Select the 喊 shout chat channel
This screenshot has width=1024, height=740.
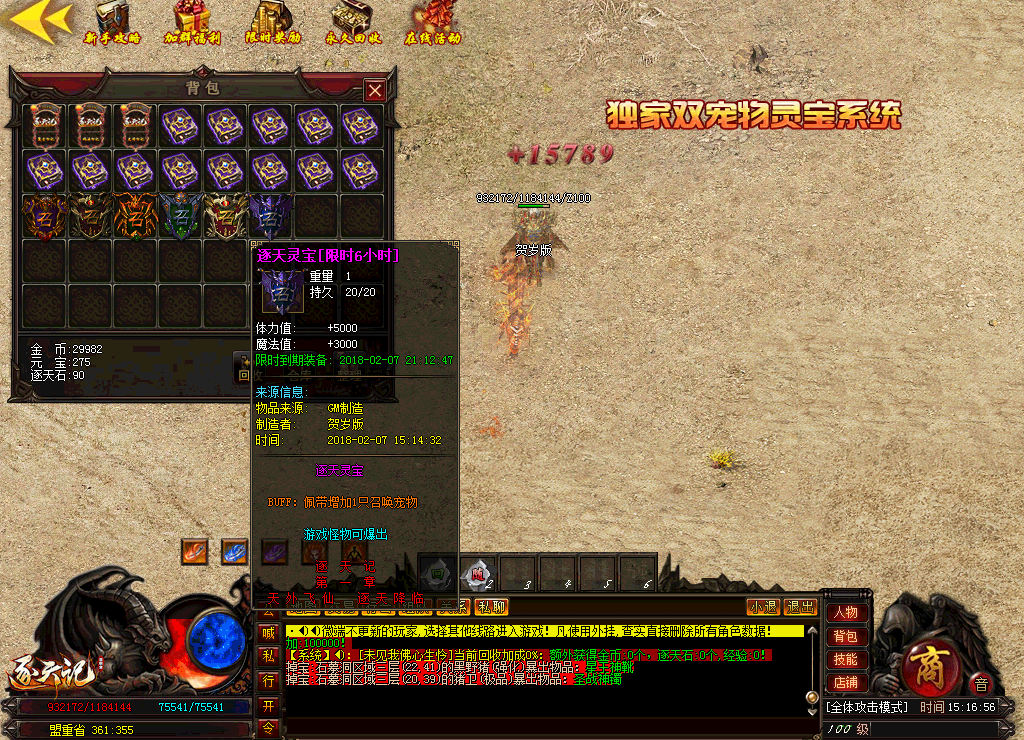coord(268,632)
